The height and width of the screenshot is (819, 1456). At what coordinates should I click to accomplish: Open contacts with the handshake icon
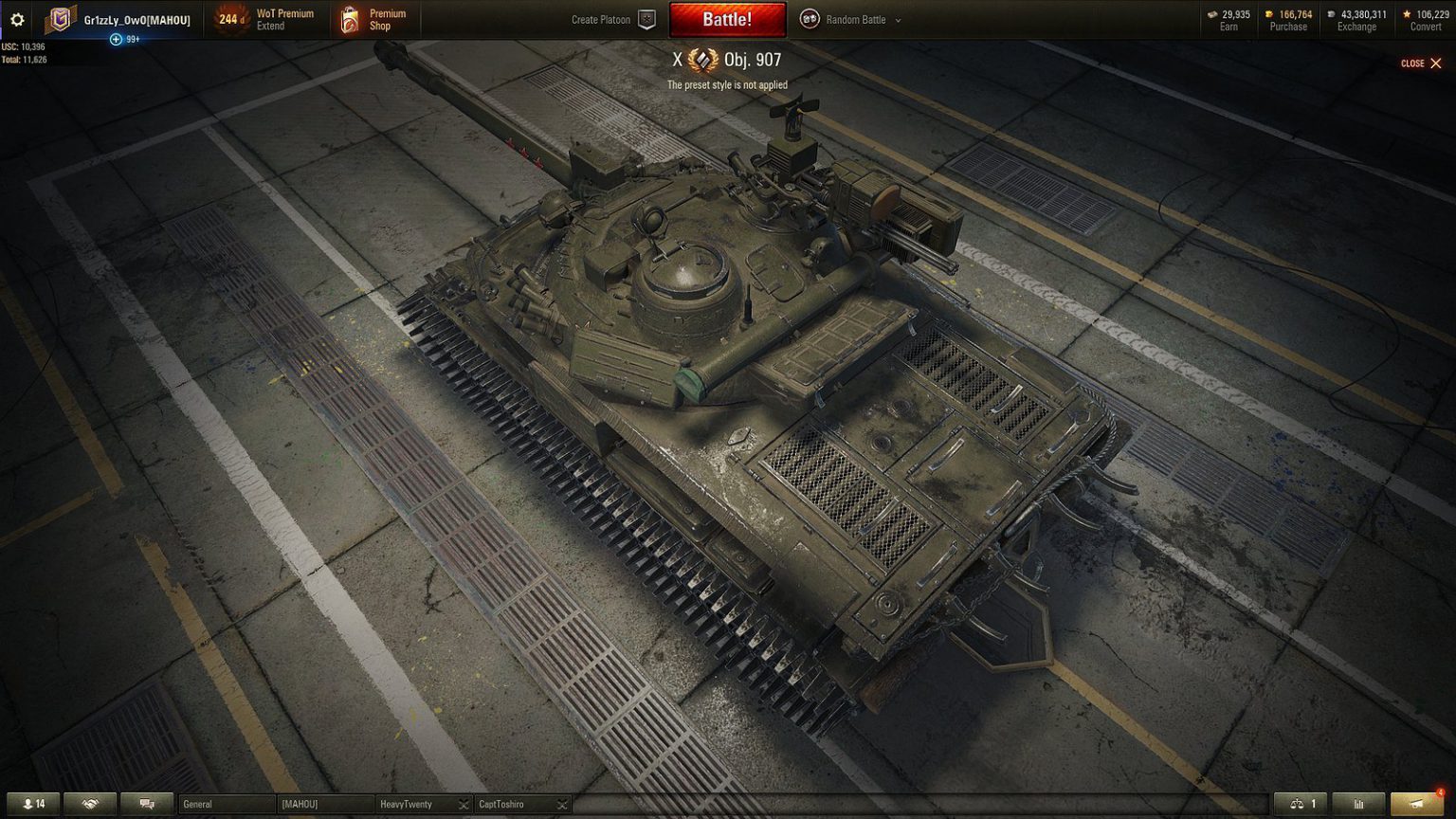point(89,804)
